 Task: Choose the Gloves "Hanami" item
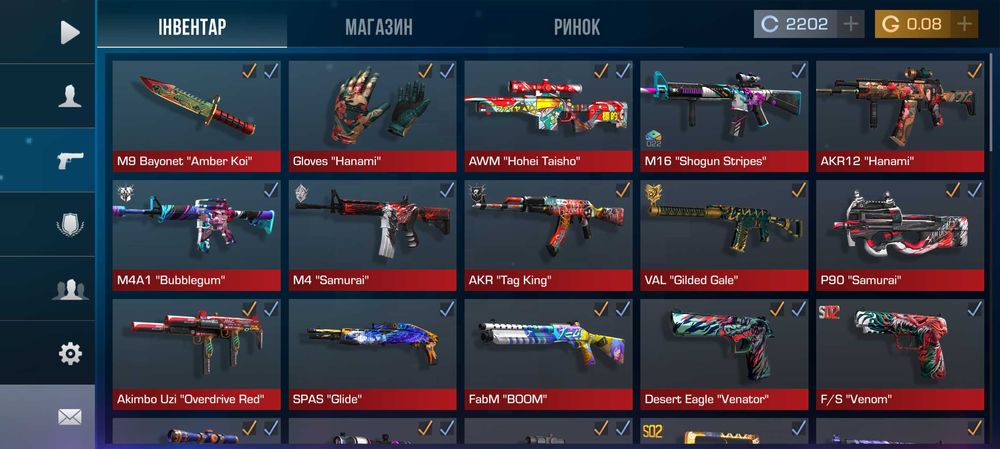[372, 115]
